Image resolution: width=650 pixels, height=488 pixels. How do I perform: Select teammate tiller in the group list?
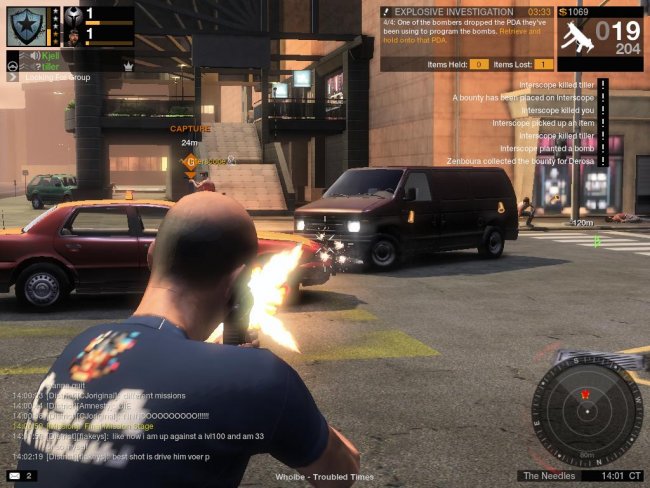(x=45, y=66)
